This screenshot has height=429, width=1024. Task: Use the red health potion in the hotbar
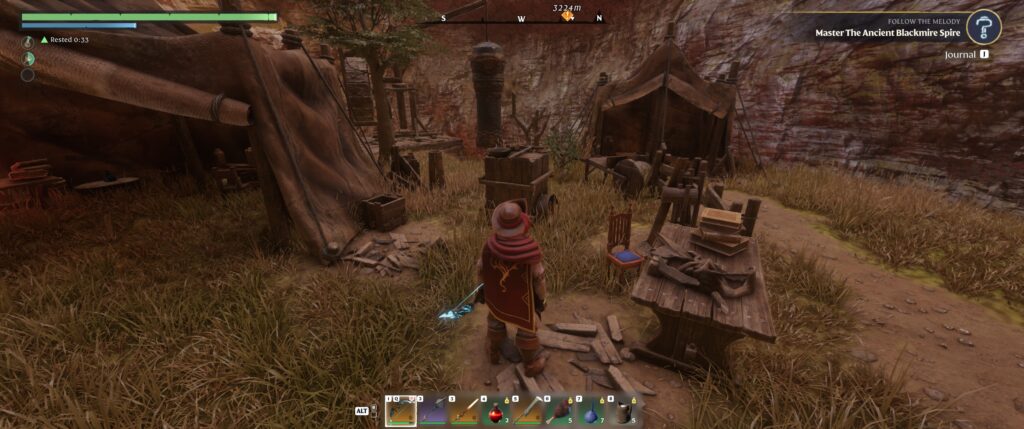pos(497,411)
